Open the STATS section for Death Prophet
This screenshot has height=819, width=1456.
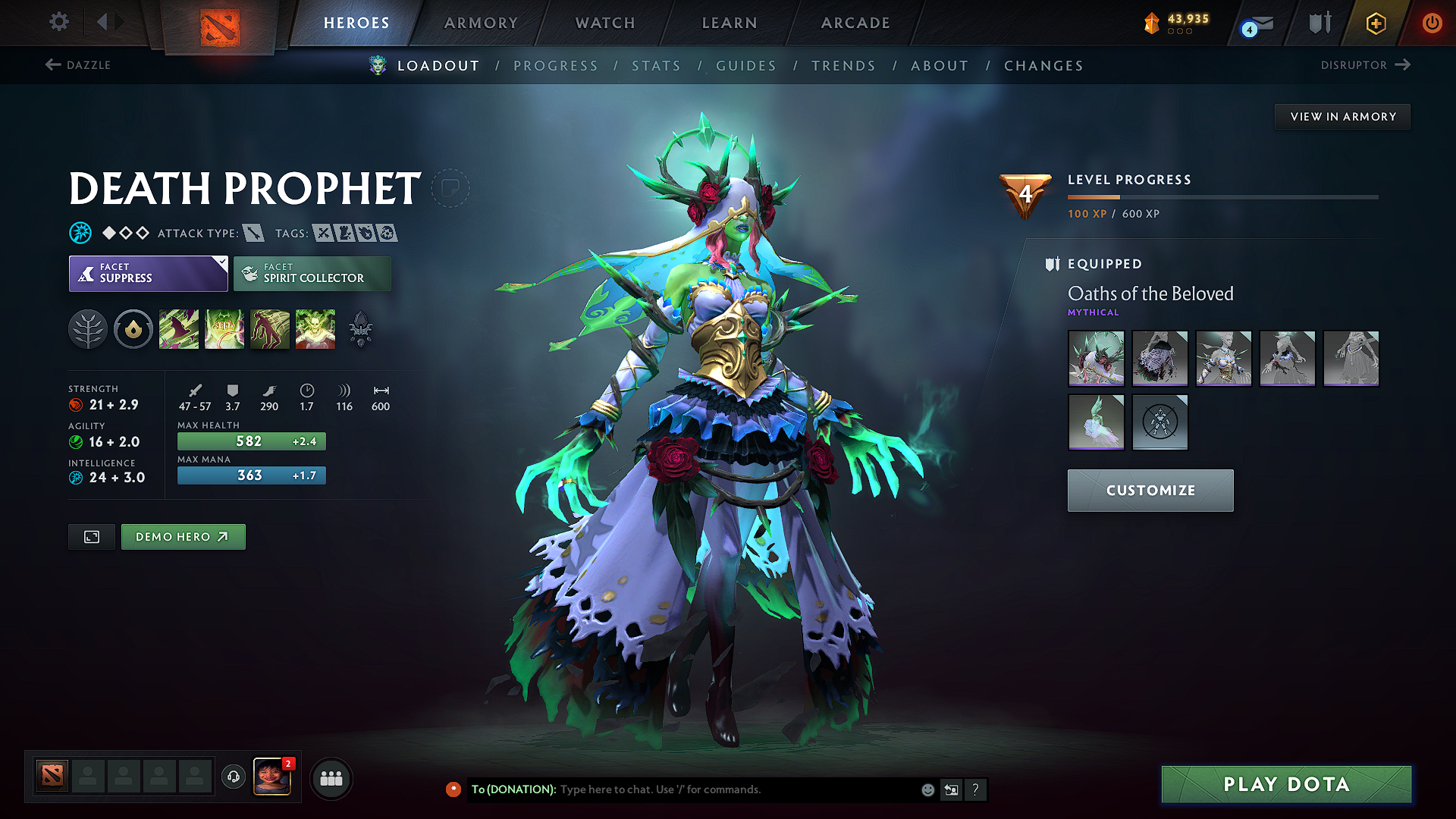(656, 66)
